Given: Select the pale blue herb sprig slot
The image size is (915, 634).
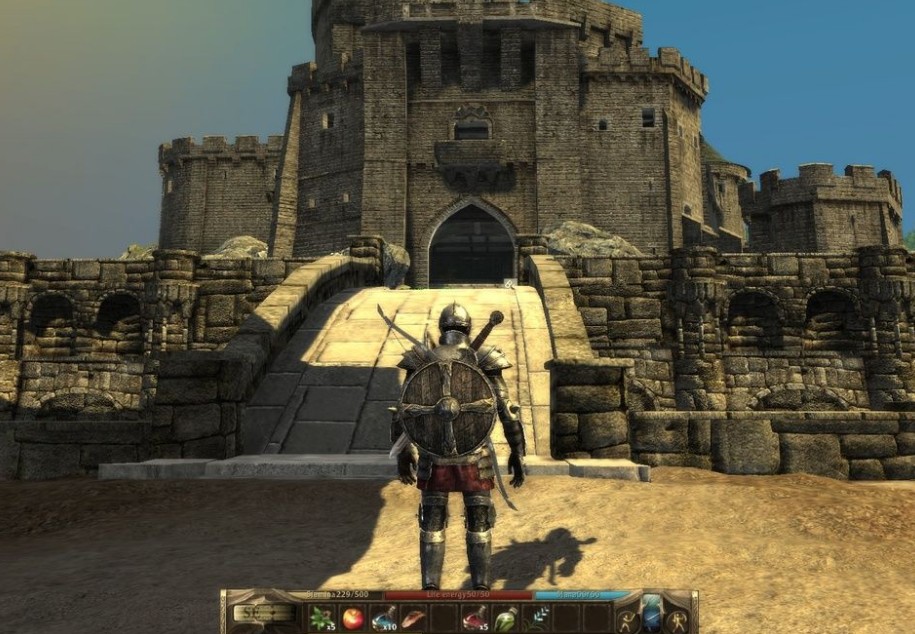Looking at the screenshot, I should tap(536, 618).
